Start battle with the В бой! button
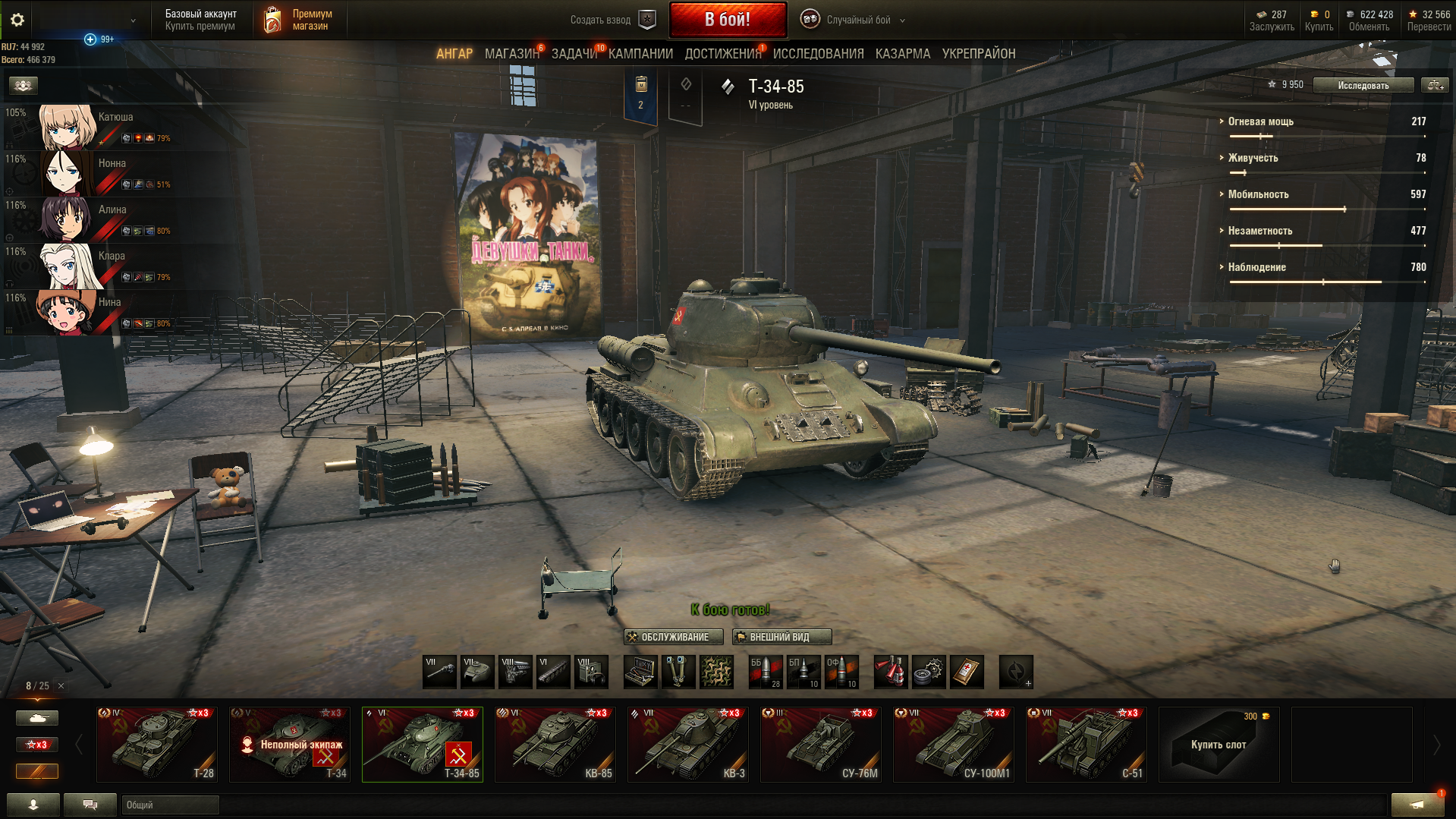Image resolution: width=1456 pixels, height=819 pixels. [728, 20]
